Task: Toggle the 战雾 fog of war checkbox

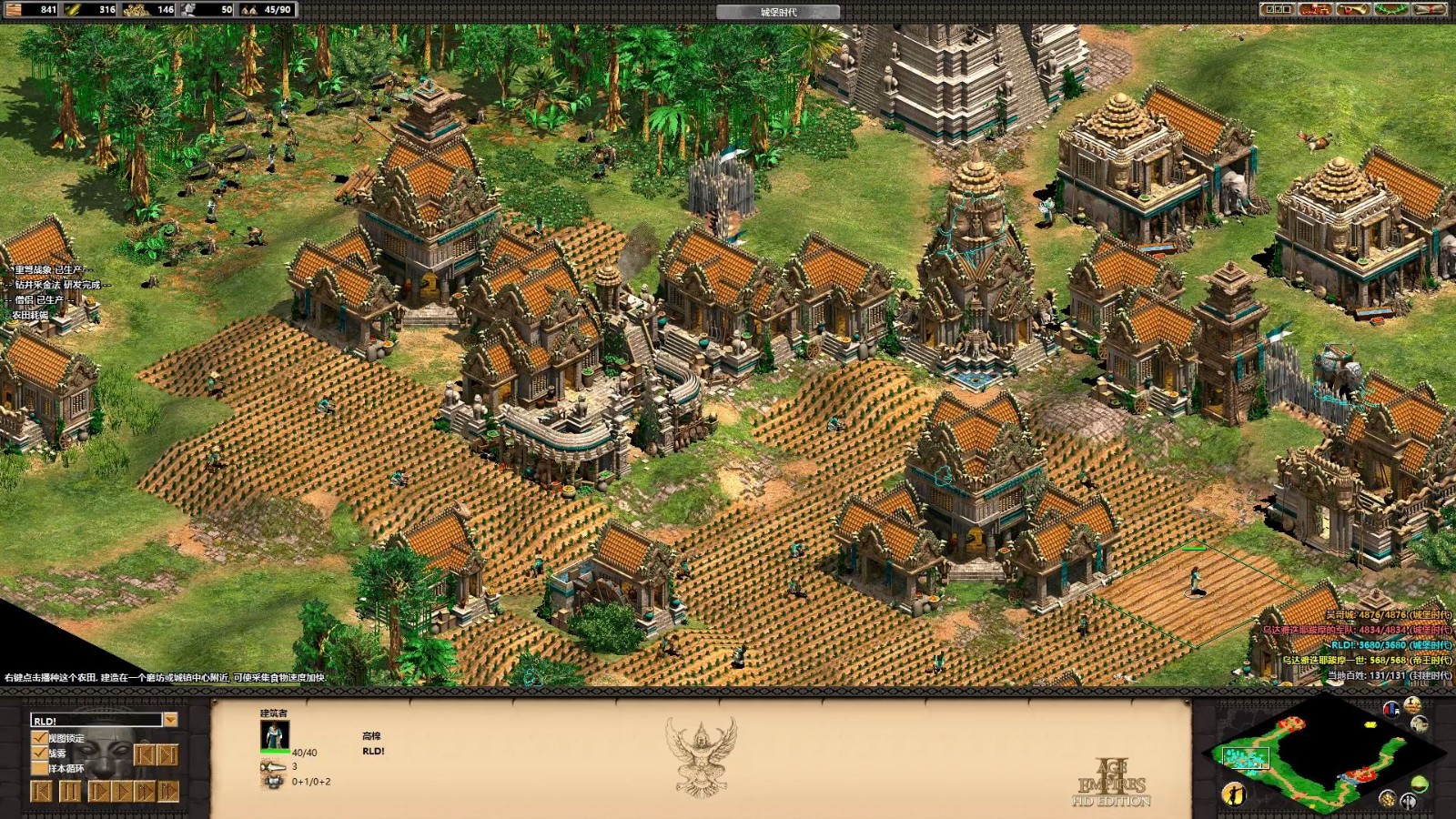Action: click(x=39, y=753)
